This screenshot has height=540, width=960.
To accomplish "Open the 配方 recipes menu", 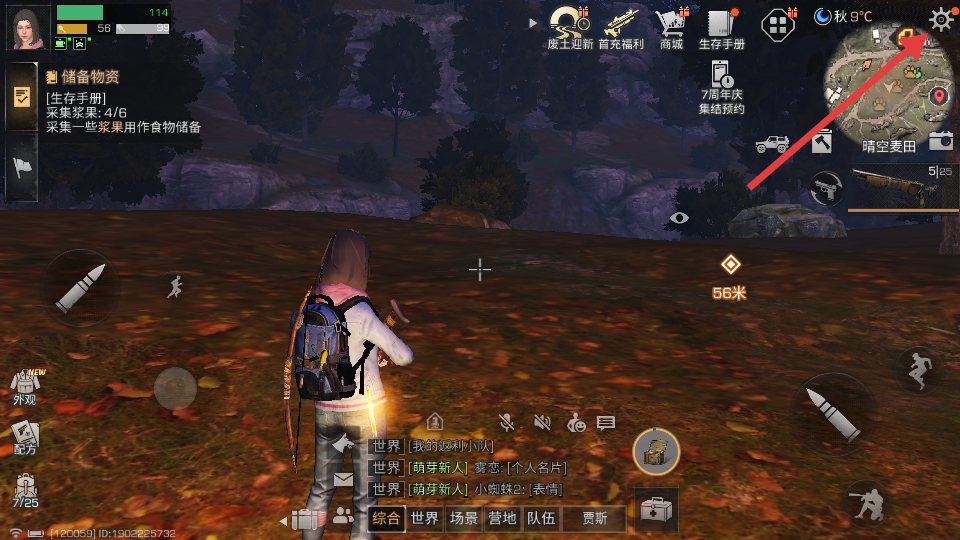I will pos(25,437).
